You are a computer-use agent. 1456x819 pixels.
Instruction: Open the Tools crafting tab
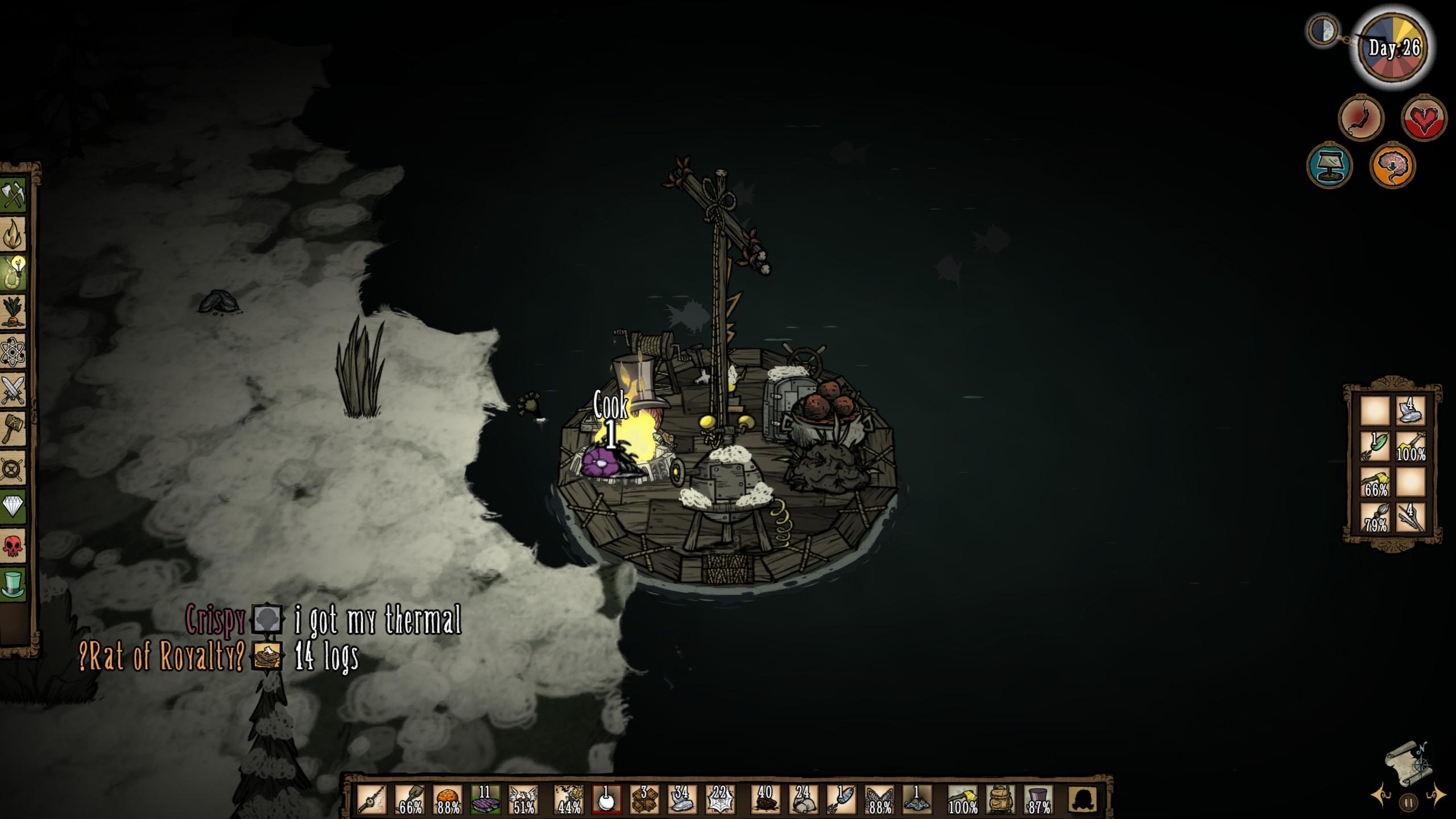[x=14, y=196]
